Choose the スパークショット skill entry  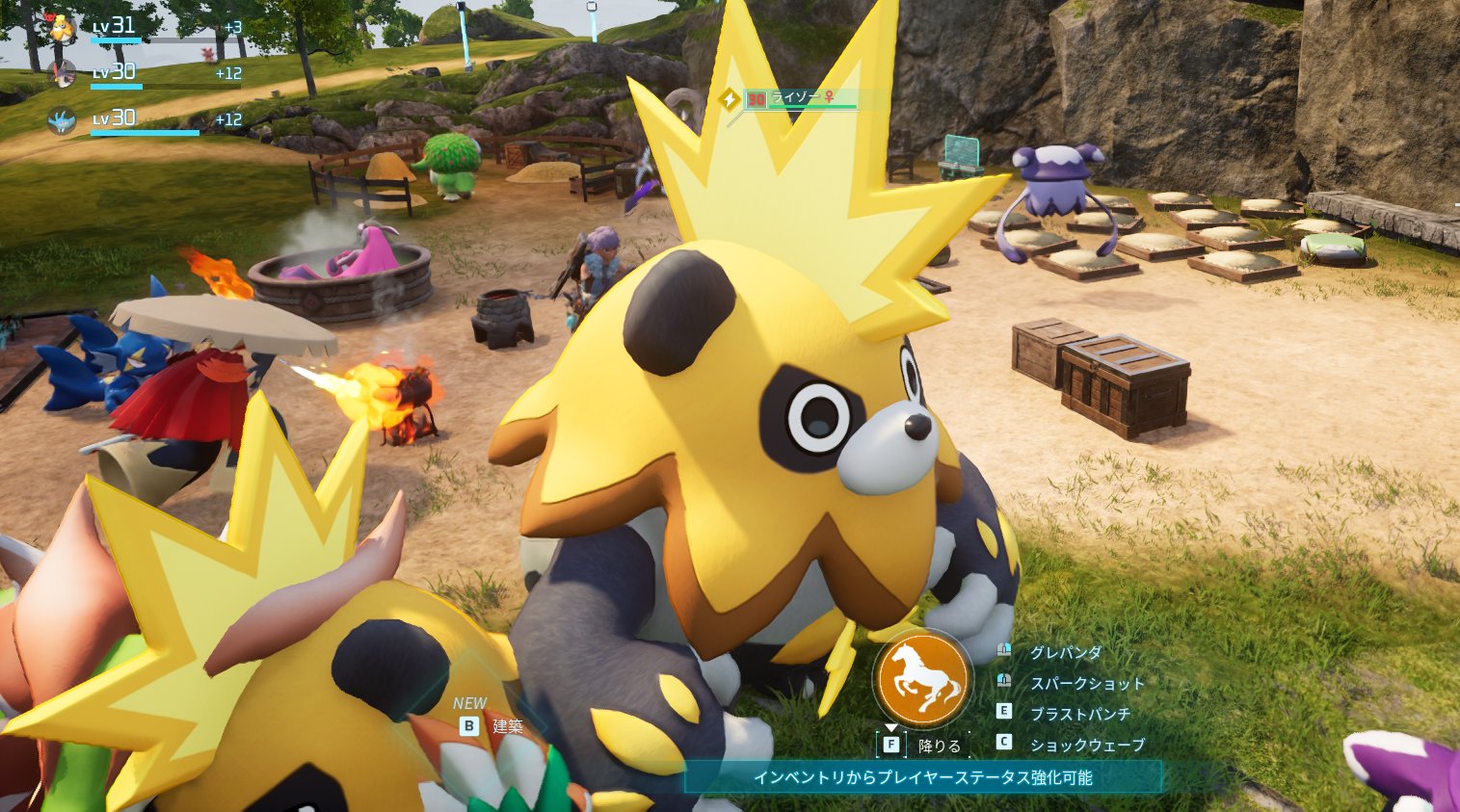pyautogui.click(x=1086, y=684)
